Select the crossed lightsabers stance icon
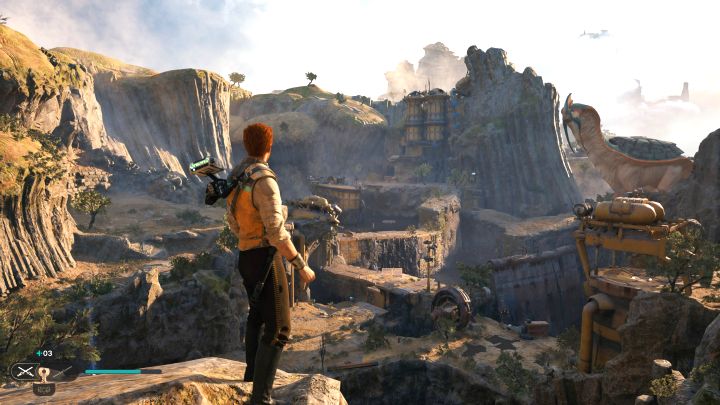The height and width of the screenshot is (405, 720). coord(26,372)
